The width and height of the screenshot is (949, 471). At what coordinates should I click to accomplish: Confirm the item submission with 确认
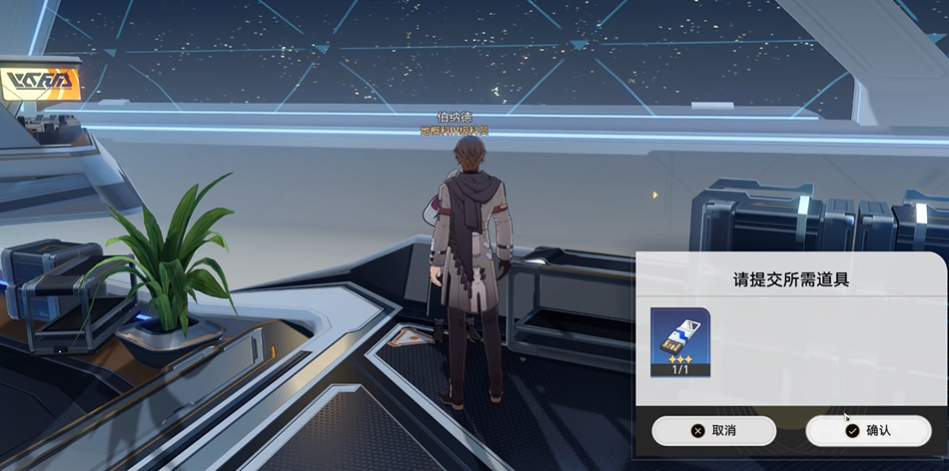[x=868, y=430]
